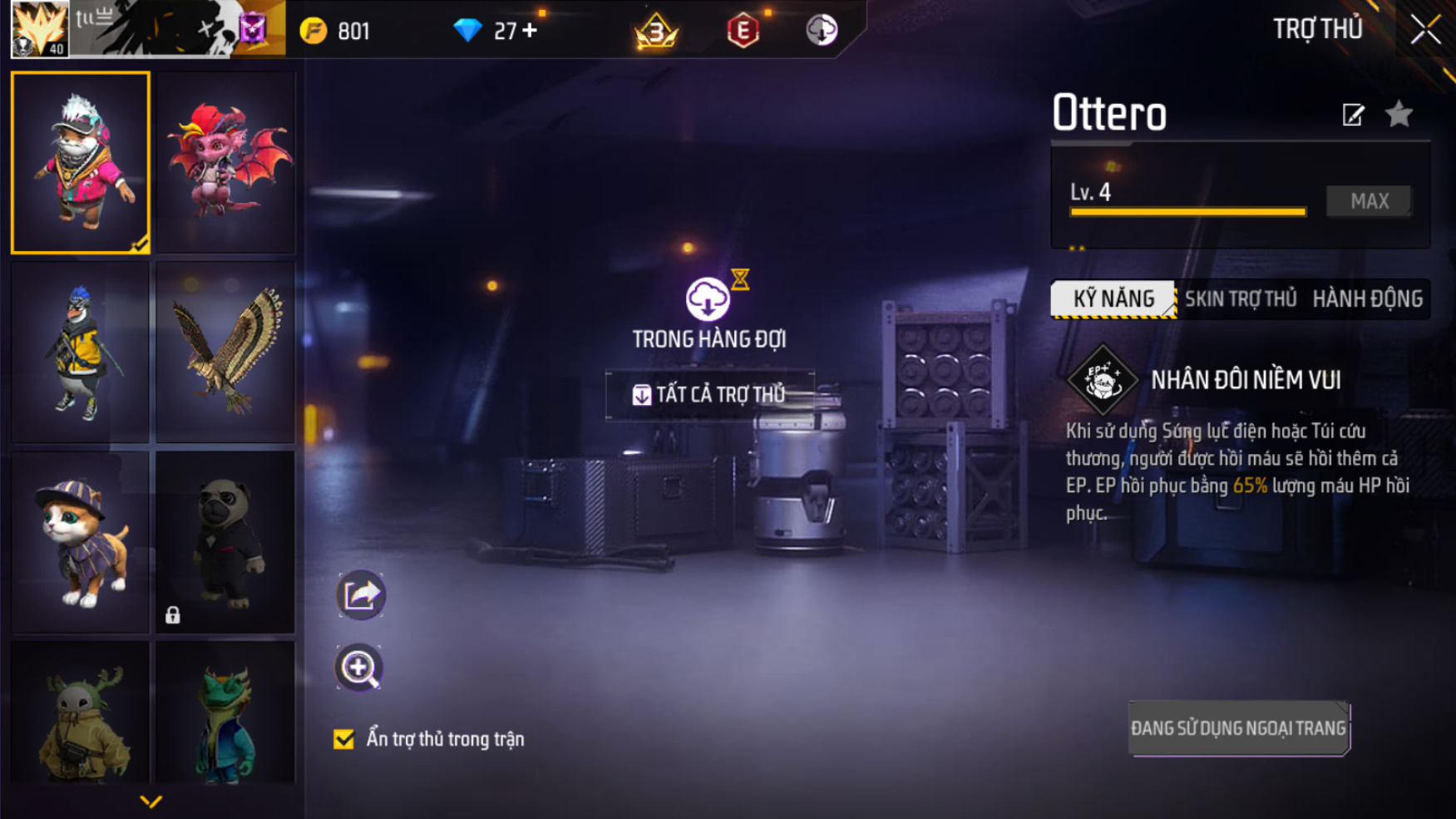Zoom in with the magnifier icon
Image resolution: width=1456 pixels, height=819 pixels.
(x=359, y=668)
